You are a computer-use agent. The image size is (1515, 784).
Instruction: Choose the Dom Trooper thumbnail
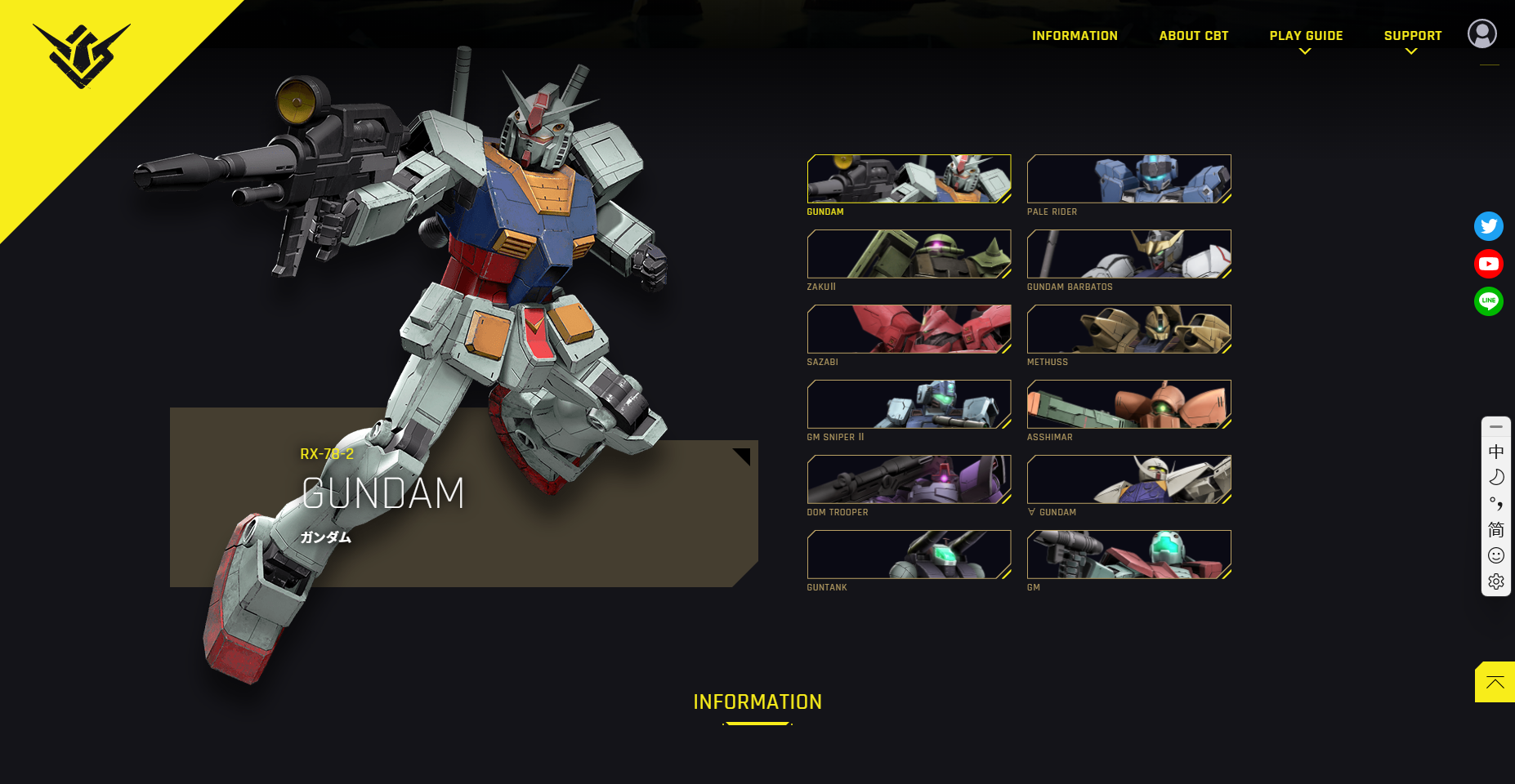pyautogui.click(x=909, y=479)
